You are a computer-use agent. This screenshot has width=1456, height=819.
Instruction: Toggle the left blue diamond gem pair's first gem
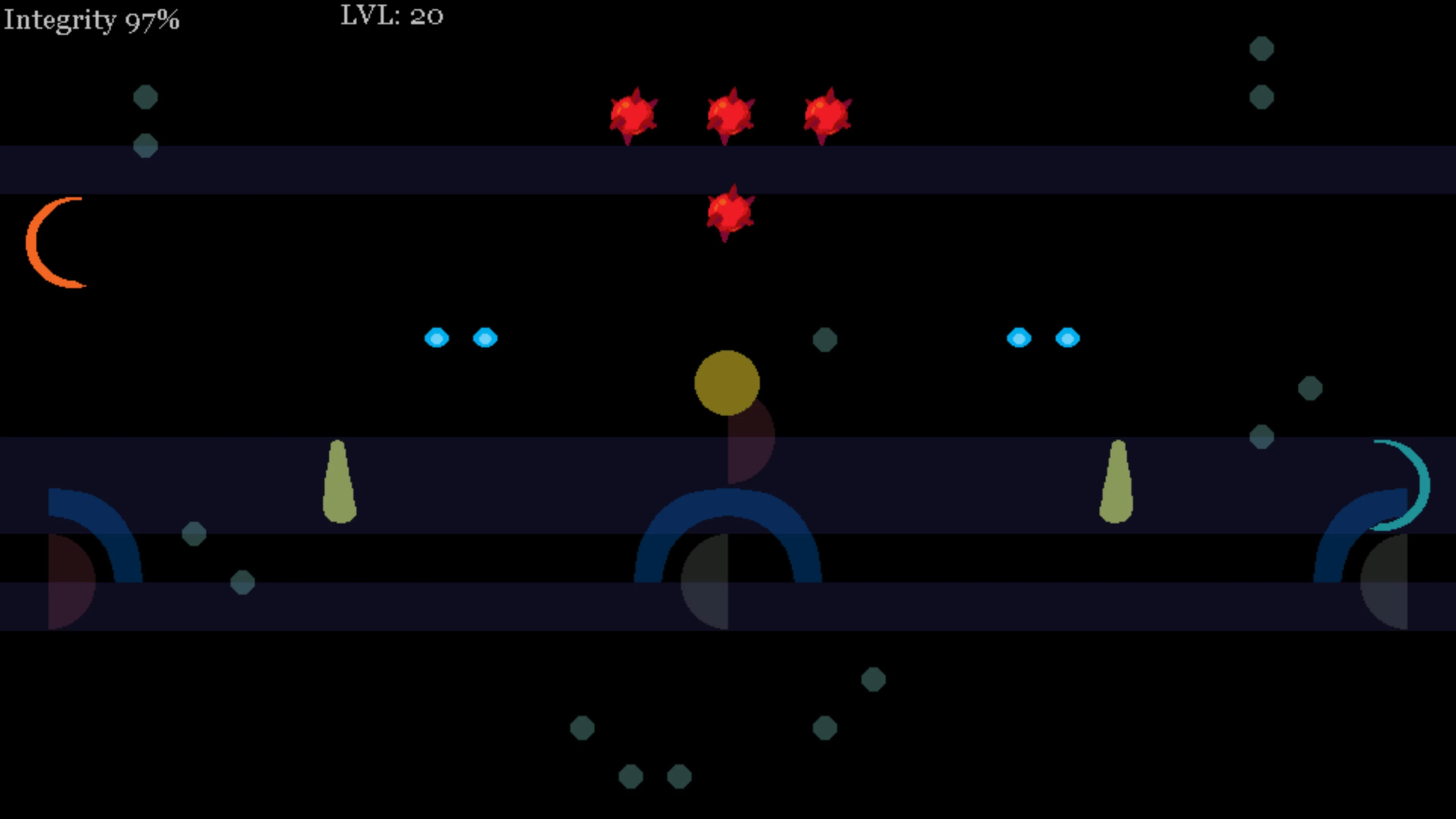pos(436,337)
